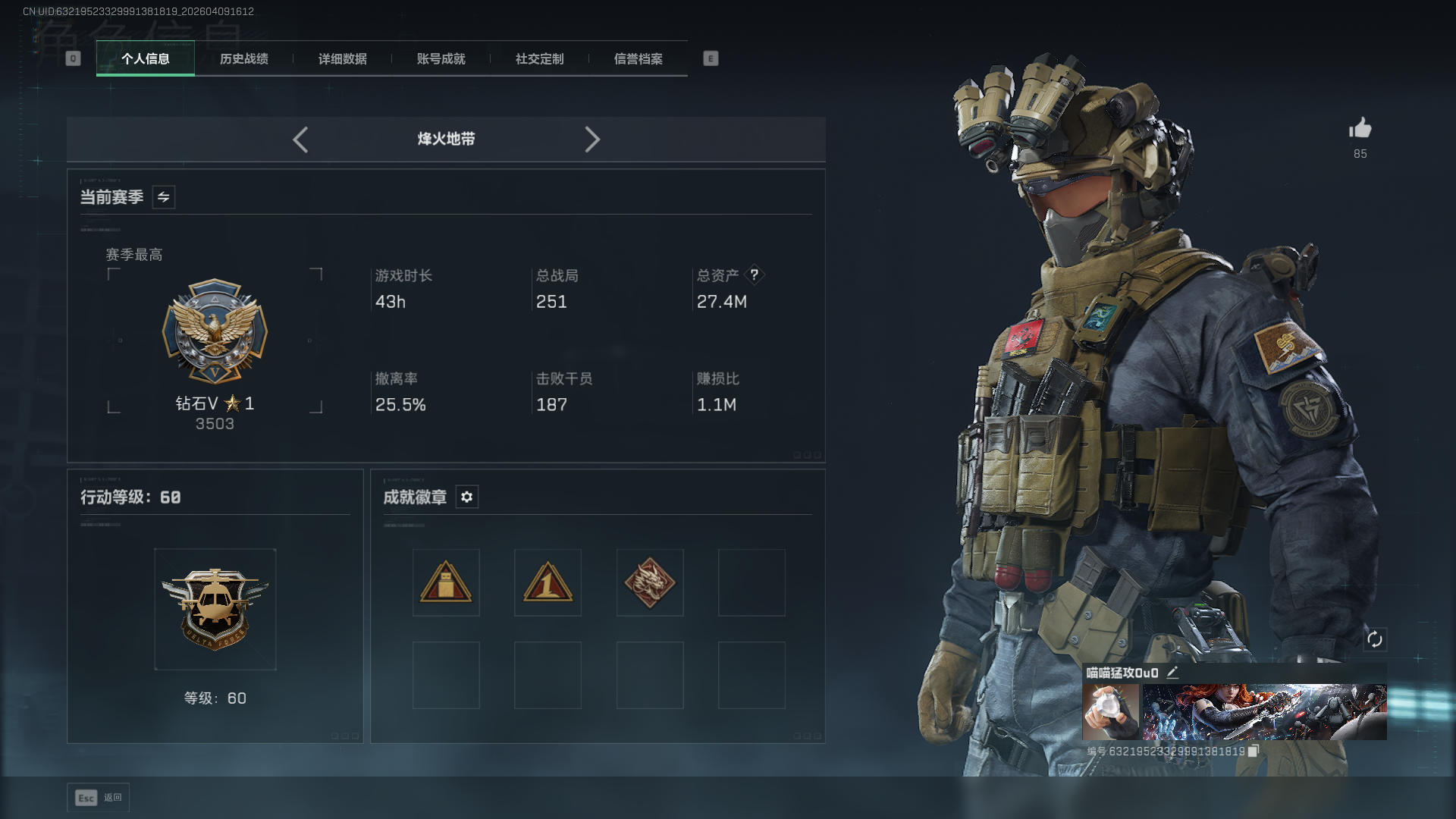The image size is (1456, 819).
Task: Copy the player ID number
Action: click(x=1254, y=751)
